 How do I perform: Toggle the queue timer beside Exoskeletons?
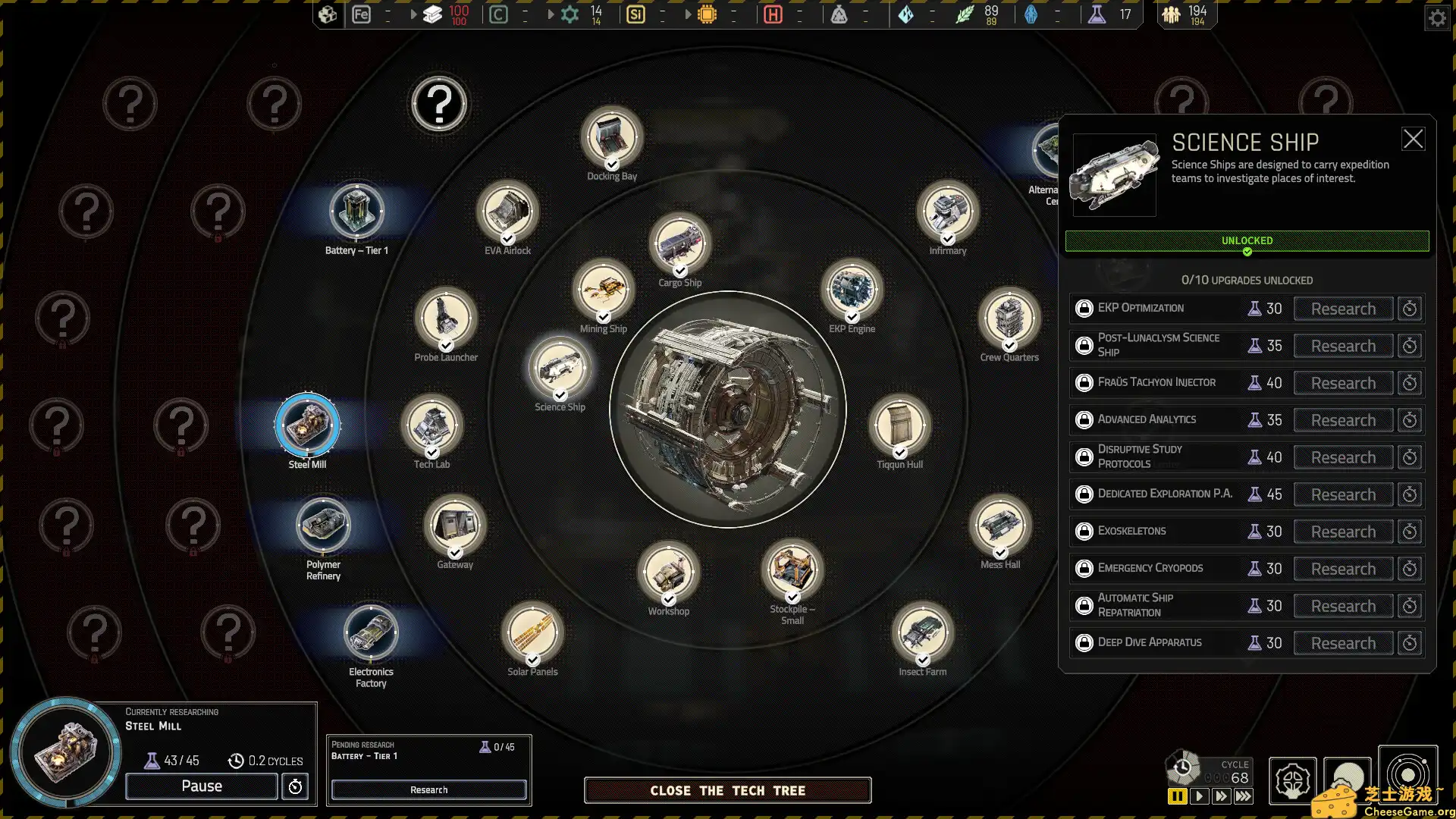click(1410, 531)
